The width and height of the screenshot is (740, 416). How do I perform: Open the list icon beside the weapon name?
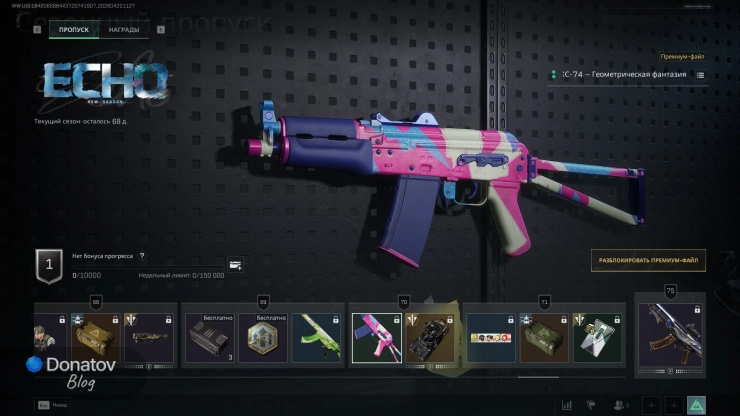point(700,75)
